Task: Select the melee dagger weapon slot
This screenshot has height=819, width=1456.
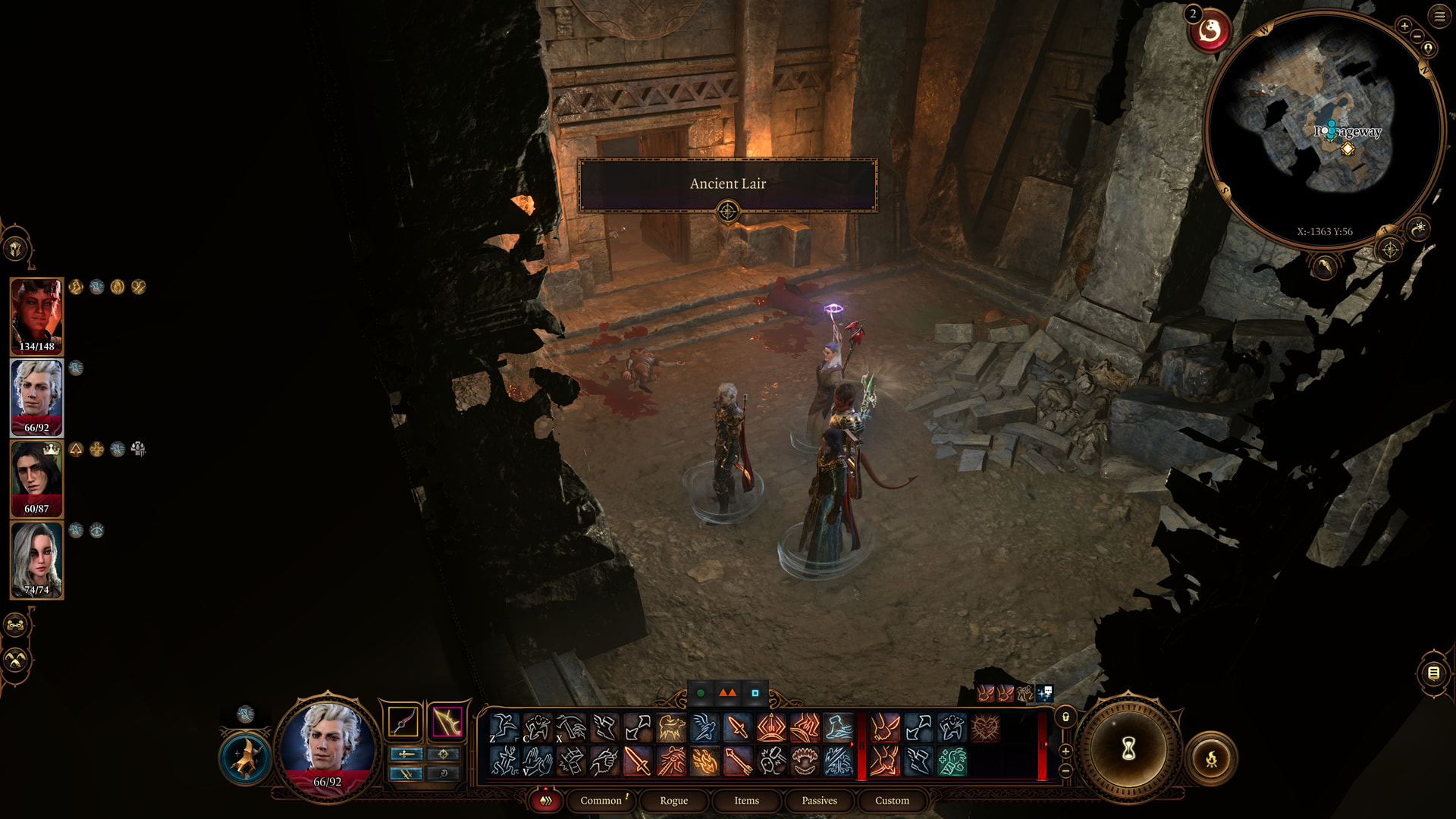Action: coord(403,721)
